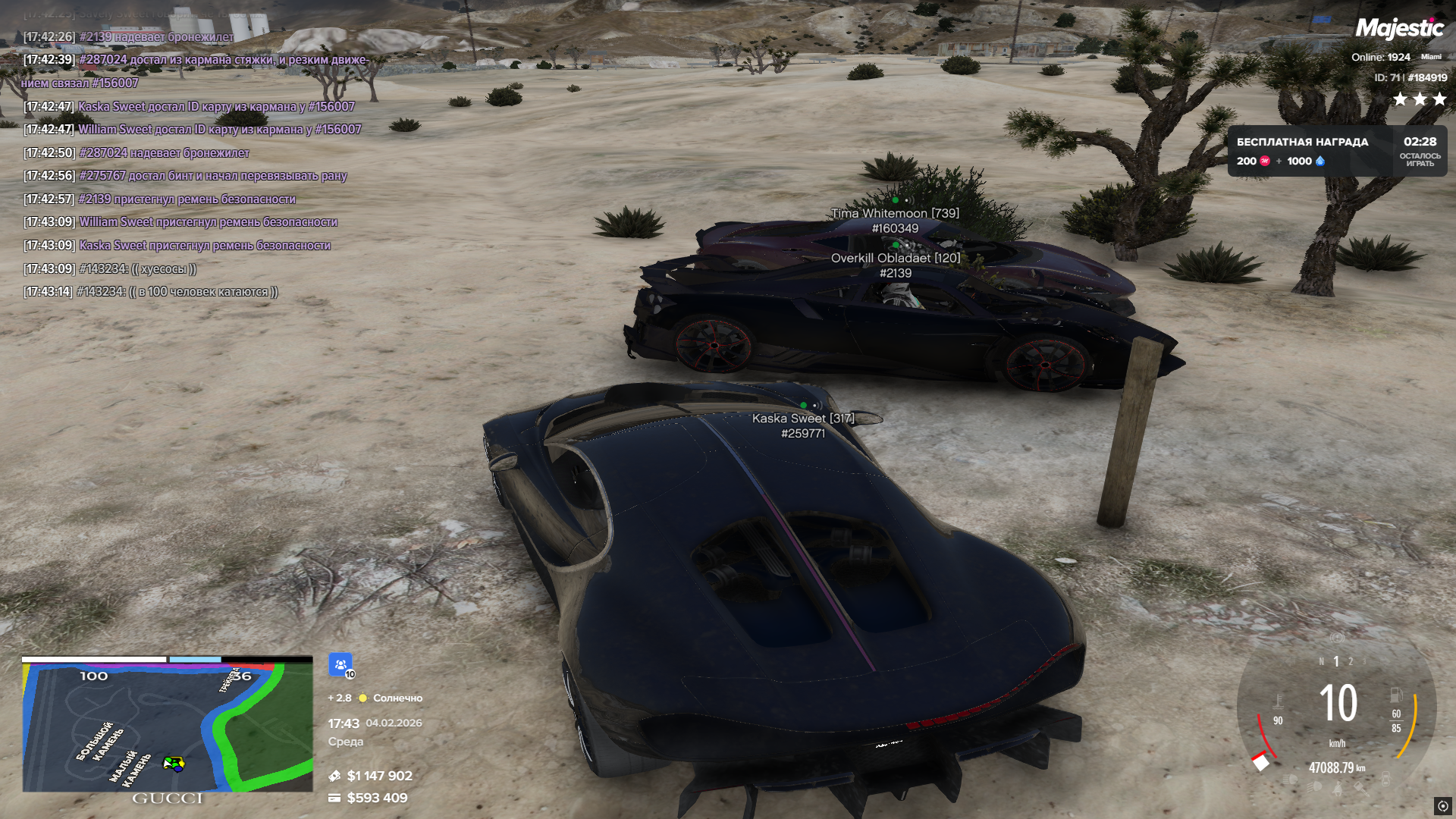The height and width of the screenshot is (819, 1456).
Task: Click the Majestic logo
Action: click(1399, 29)
